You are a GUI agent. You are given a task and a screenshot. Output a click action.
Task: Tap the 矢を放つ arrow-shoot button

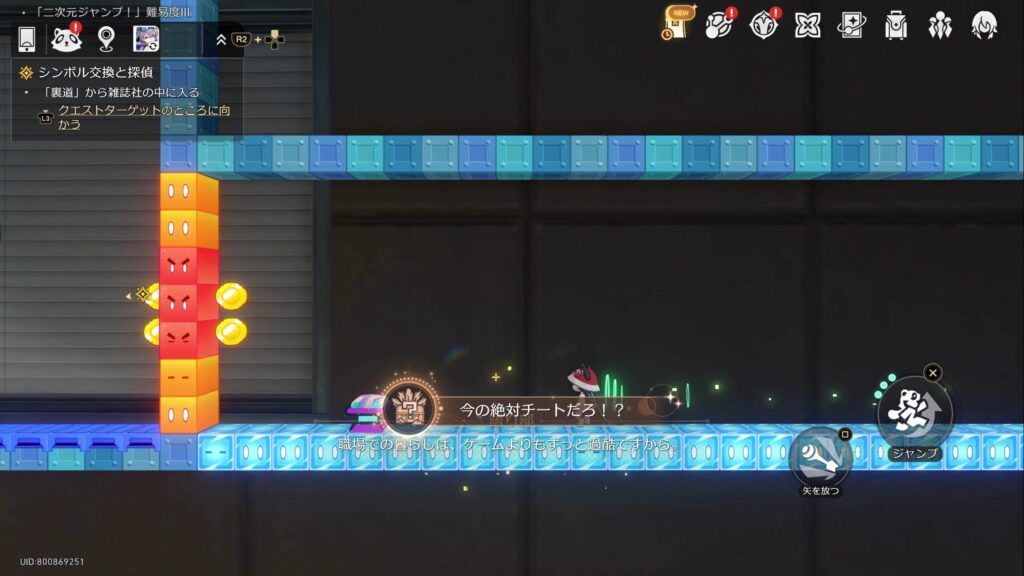click(820, 459)
